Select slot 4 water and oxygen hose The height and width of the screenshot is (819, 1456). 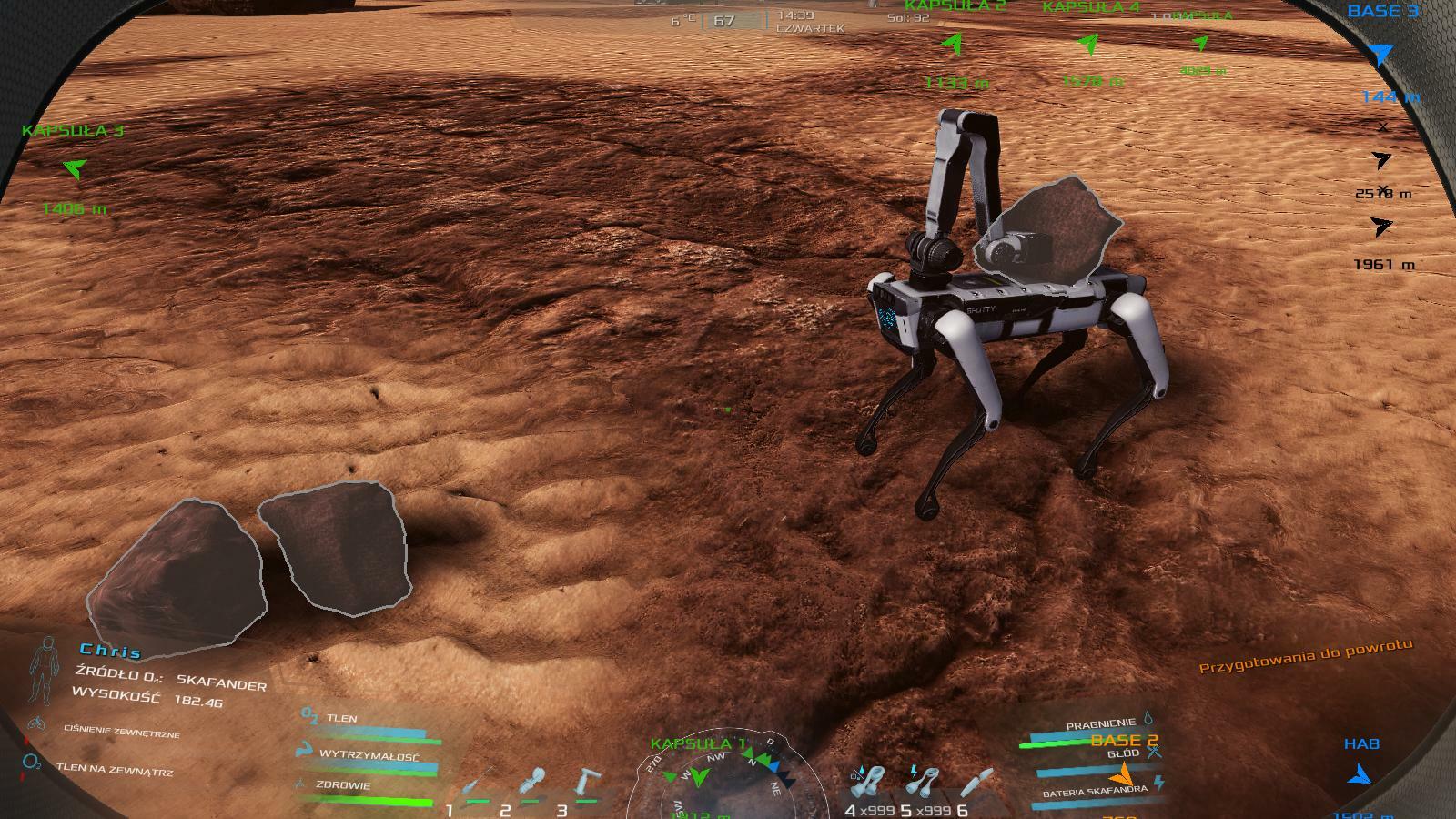(871, 782)
